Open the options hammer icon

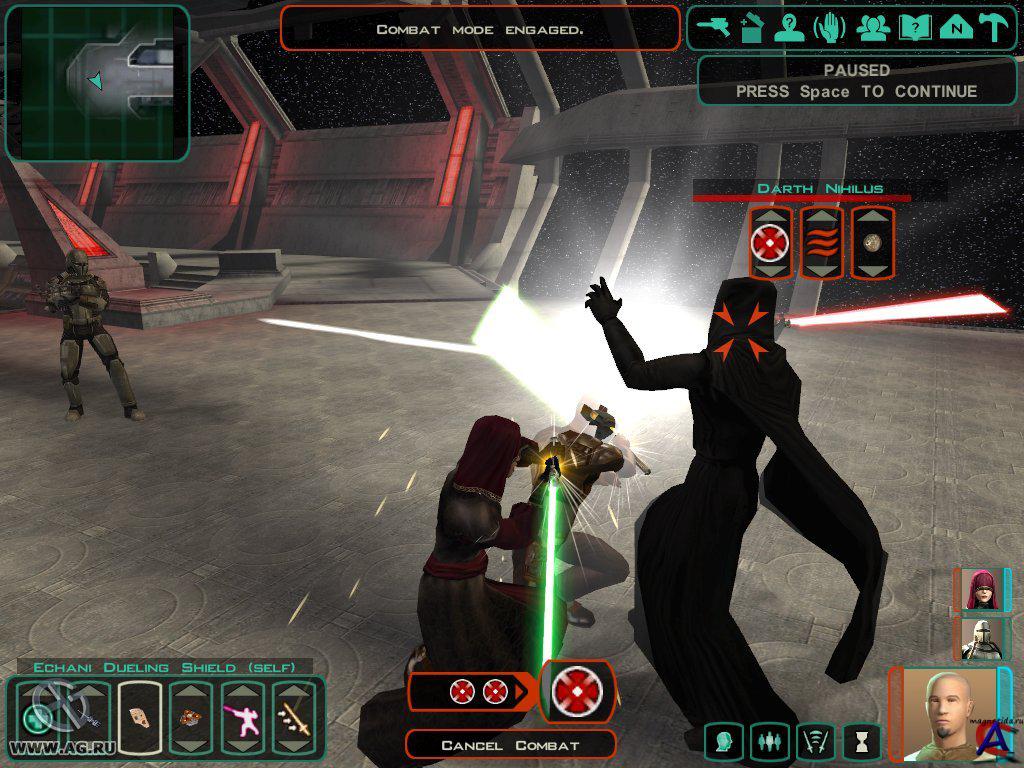click(x=994, y=28)
